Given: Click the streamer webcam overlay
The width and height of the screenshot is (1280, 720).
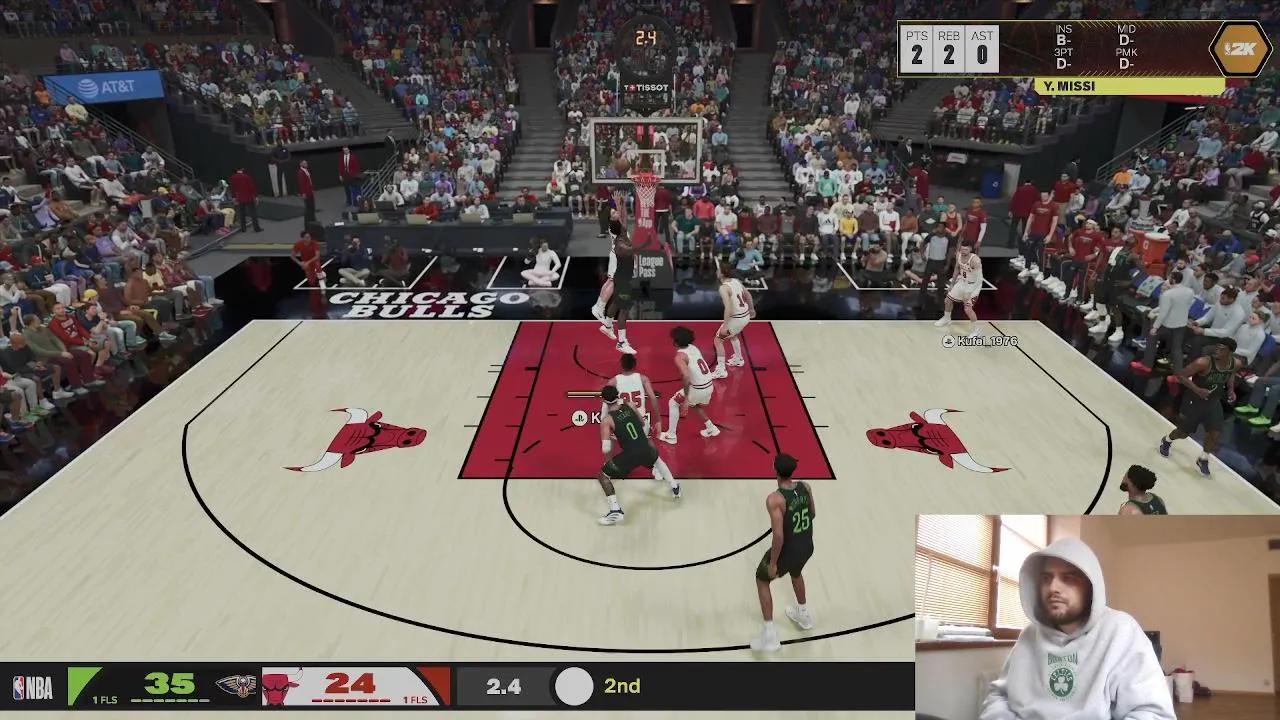Looking at the screenshot, I should [1097, 617].
